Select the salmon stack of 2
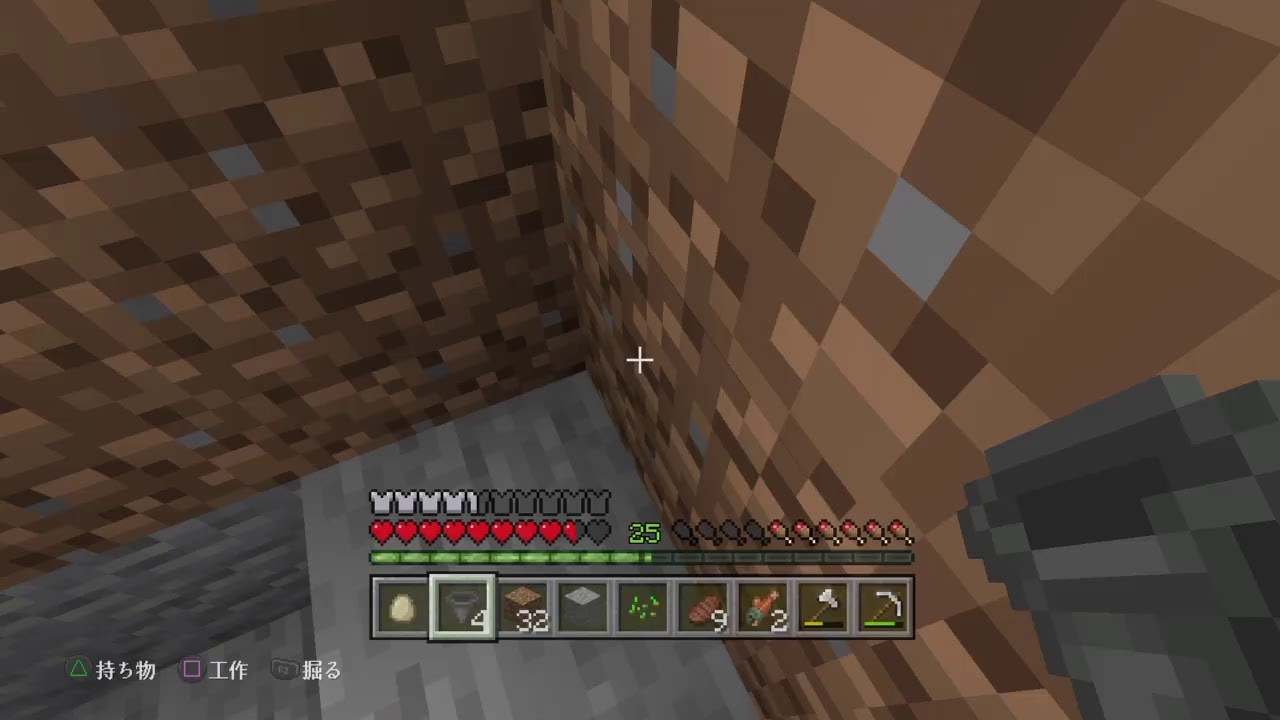Screen dimensions: 1280x720 point(761,607)
